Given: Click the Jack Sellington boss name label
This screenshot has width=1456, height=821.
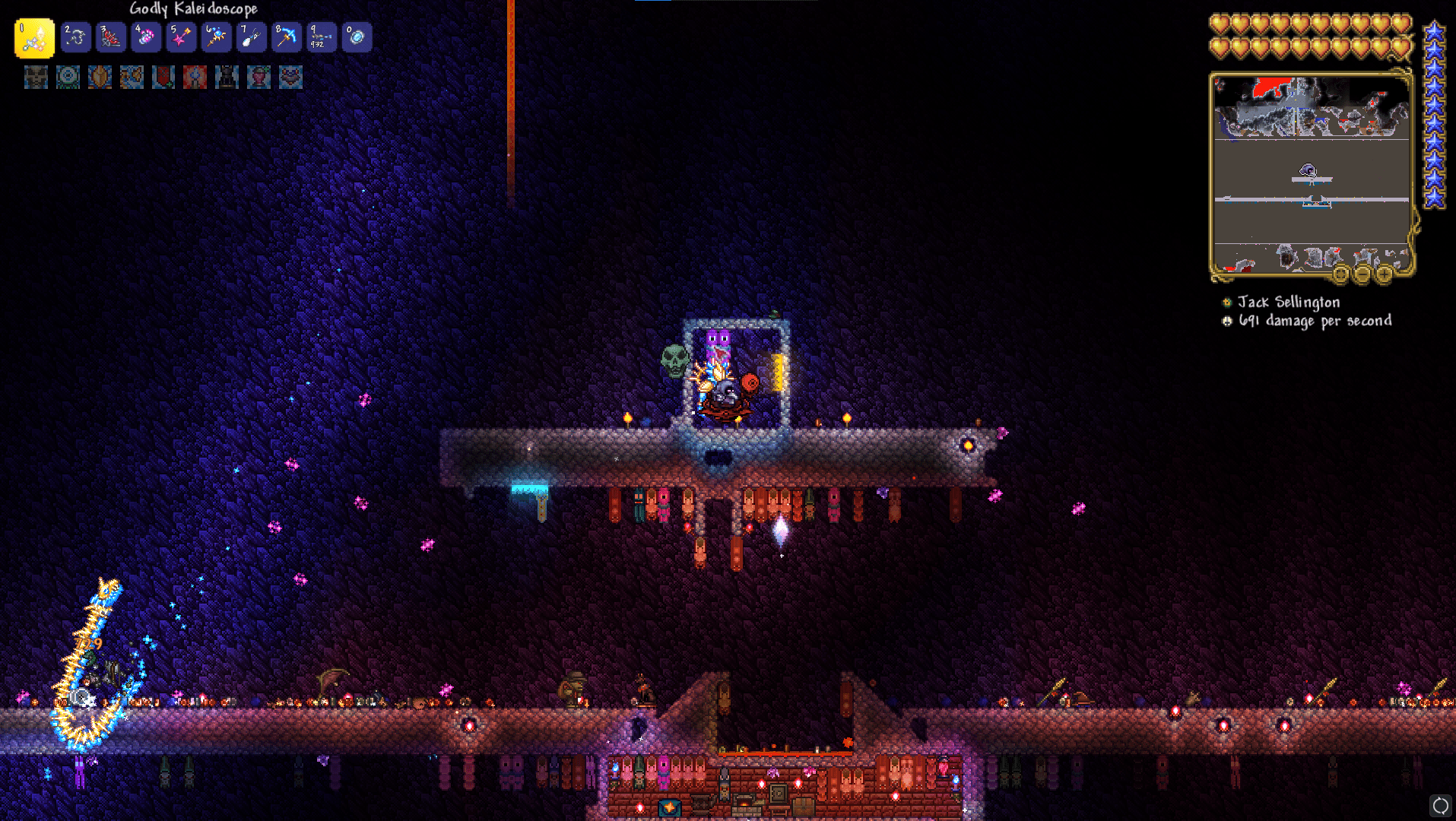Looking at the screenshot, I should [1288, 303].
